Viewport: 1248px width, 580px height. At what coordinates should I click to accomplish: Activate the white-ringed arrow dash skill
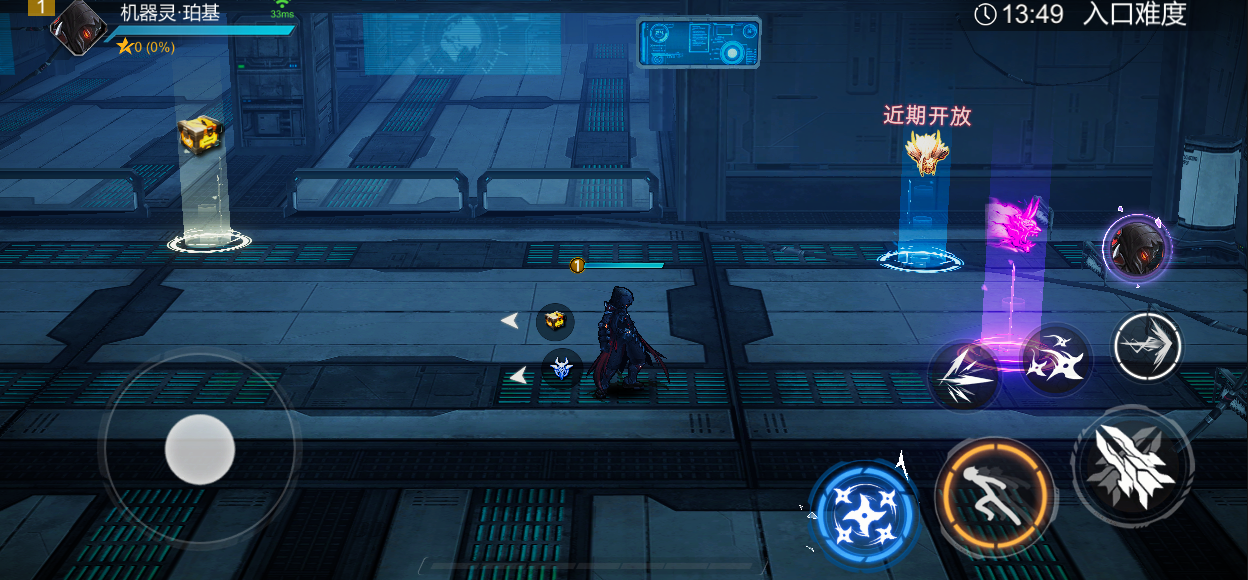[x=1147, y=347]
